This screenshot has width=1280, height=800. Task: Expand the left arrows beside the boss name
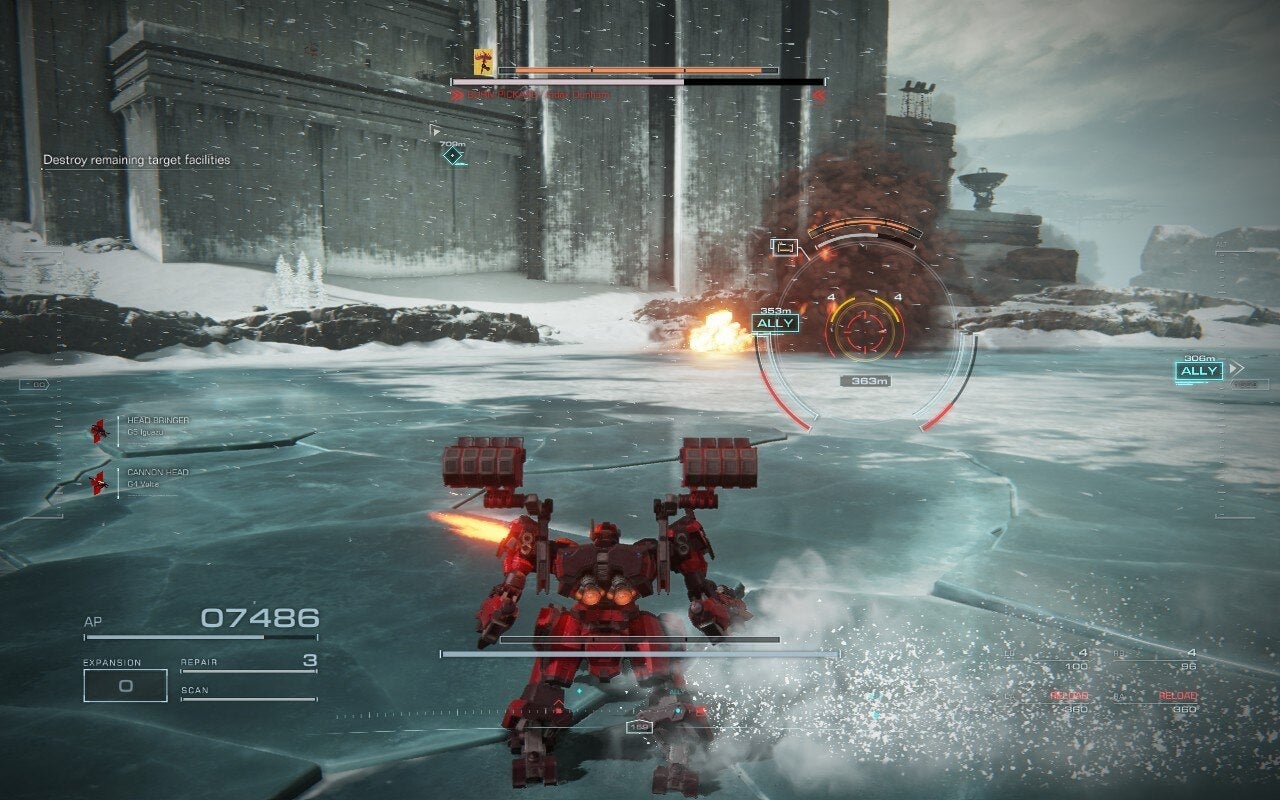458,94
